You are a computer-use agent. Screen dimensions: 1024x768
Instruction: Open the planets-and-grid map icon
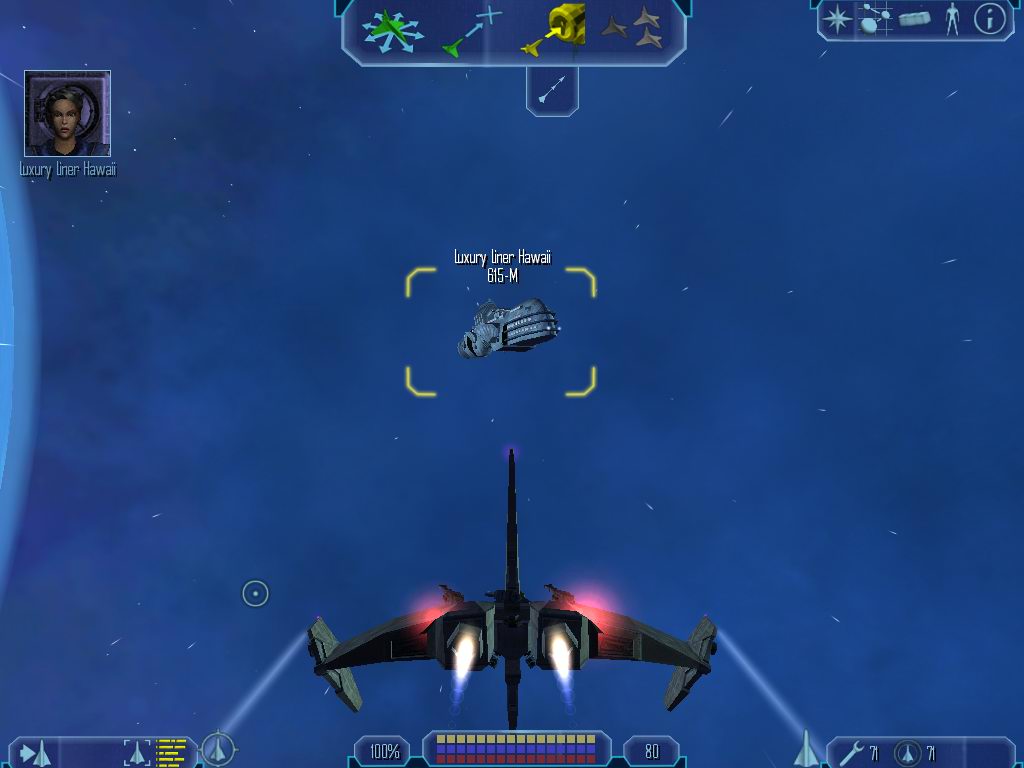875,19
